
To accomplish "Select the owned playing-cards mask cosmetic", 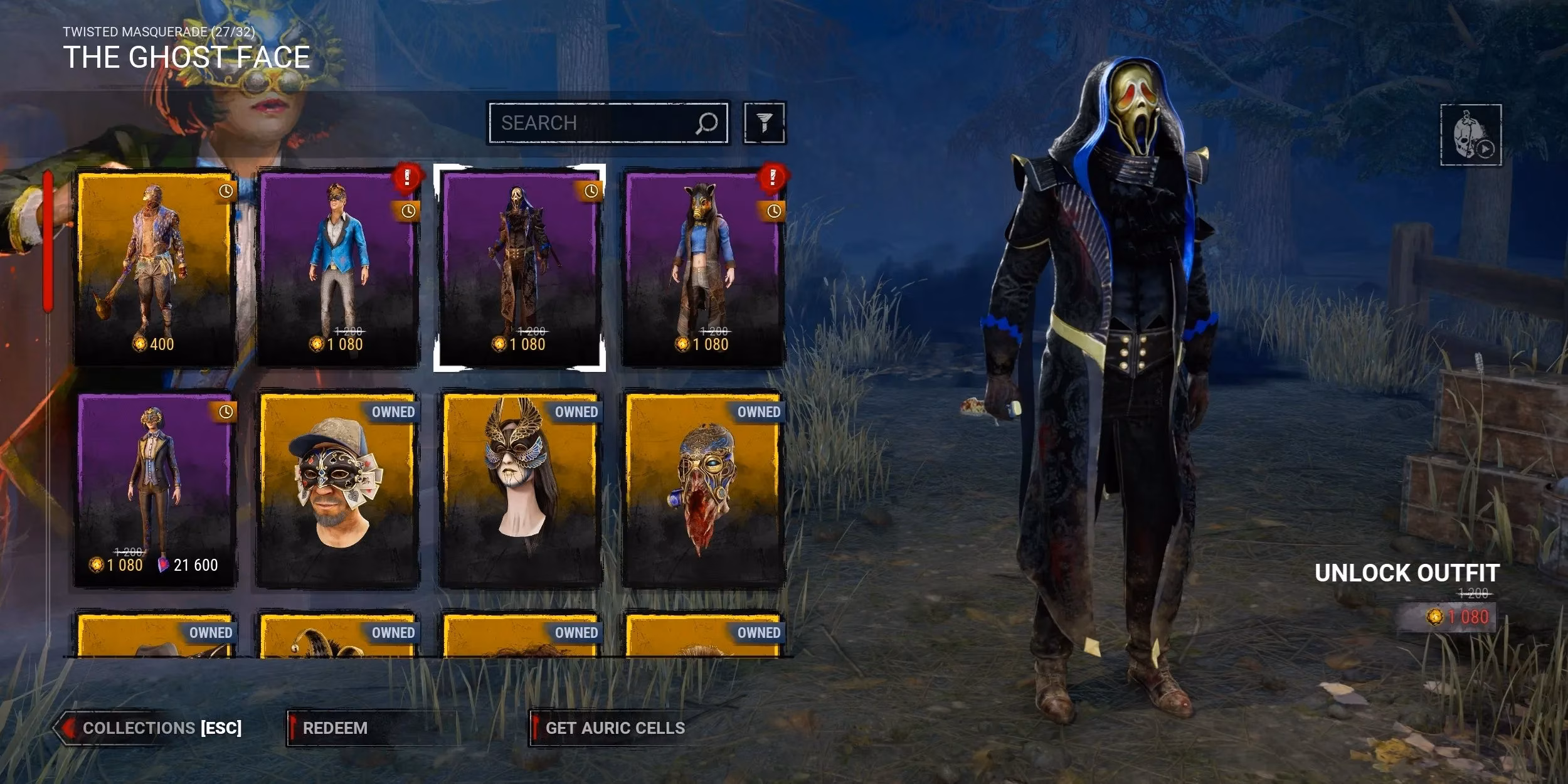I will (337, 489).
